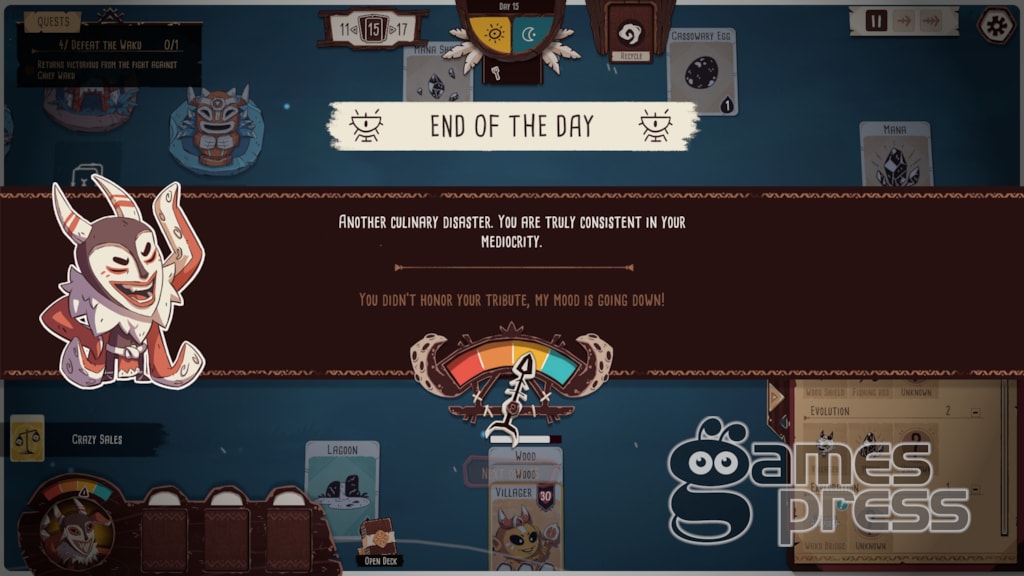Open the Crazy Sales scales icon
Image resolution: width=1024 pixels, height=576 pixels.
tap(27, 438)
